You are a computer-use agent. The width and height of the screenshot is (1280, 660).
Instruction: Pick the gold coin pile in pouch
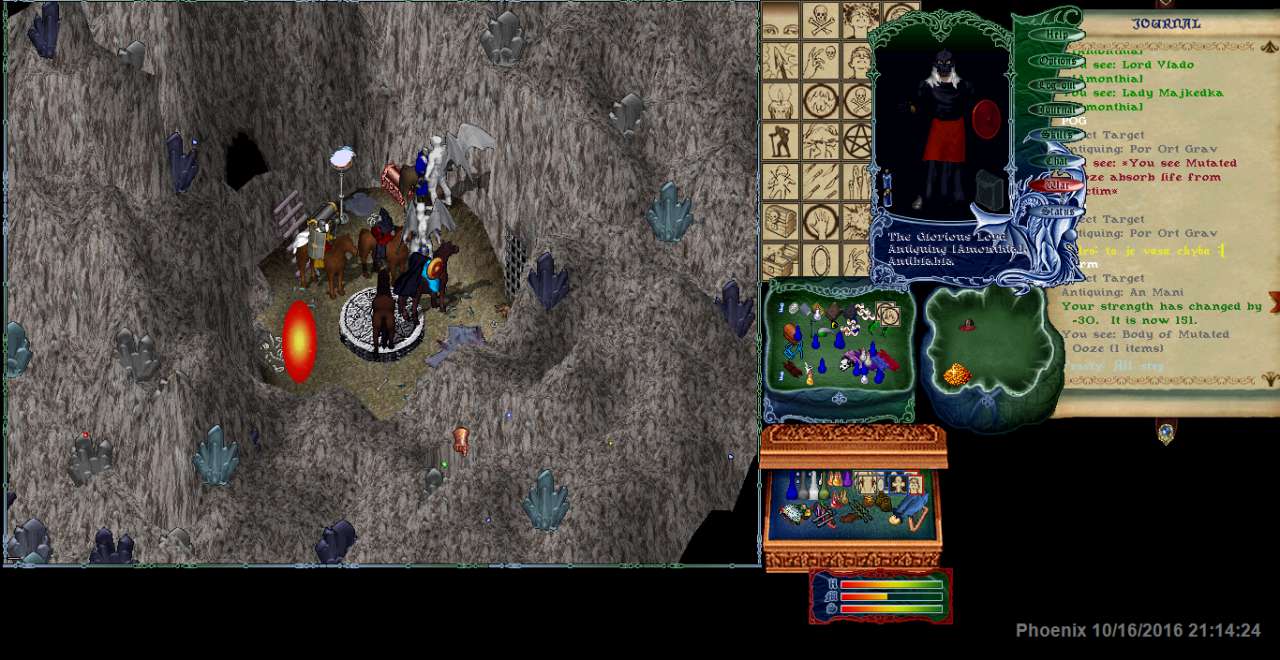957,375
